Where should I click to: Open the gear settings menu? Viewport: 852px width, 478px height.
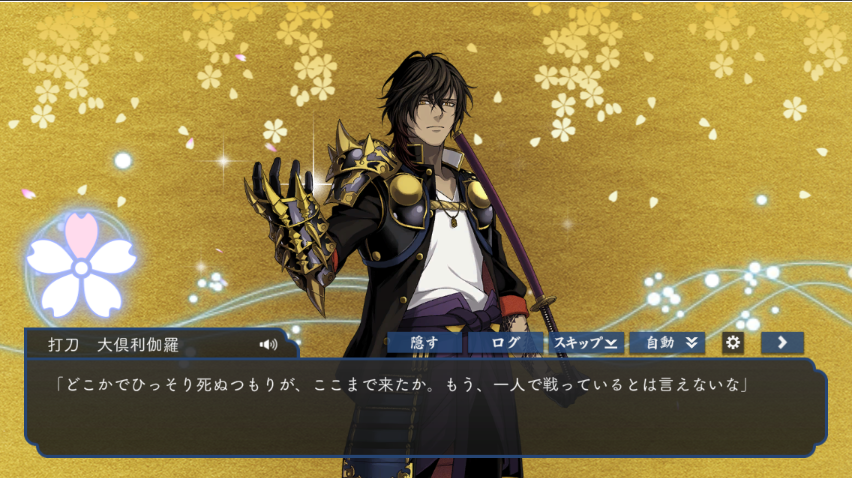(x=733, y=343)
